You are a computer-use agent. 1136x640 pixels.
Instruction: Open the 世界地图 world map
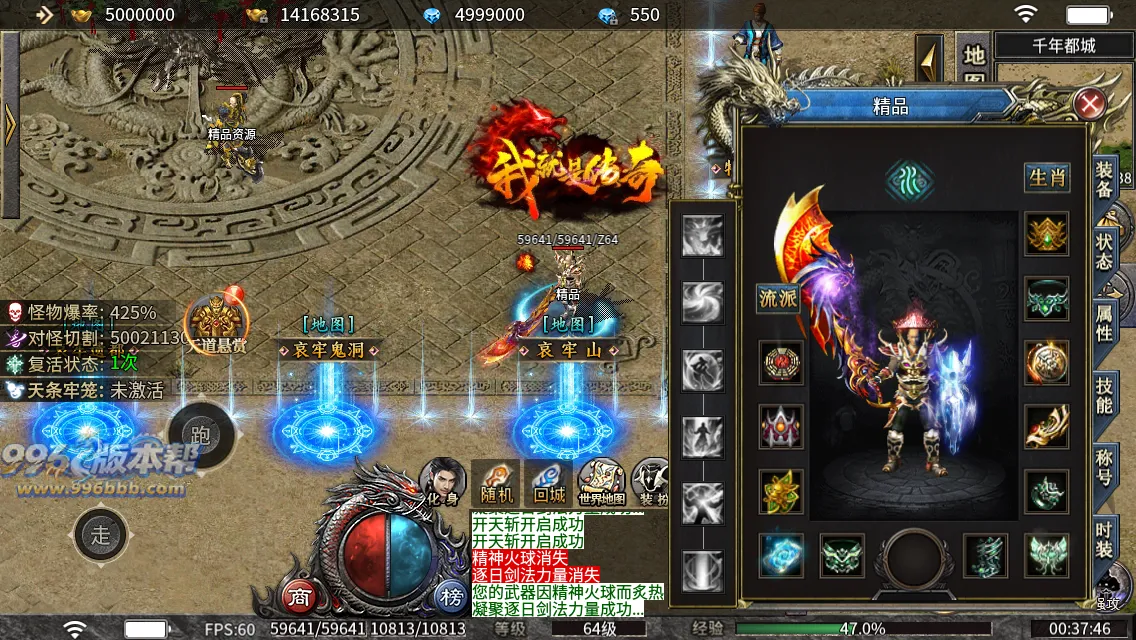point(602,482)
